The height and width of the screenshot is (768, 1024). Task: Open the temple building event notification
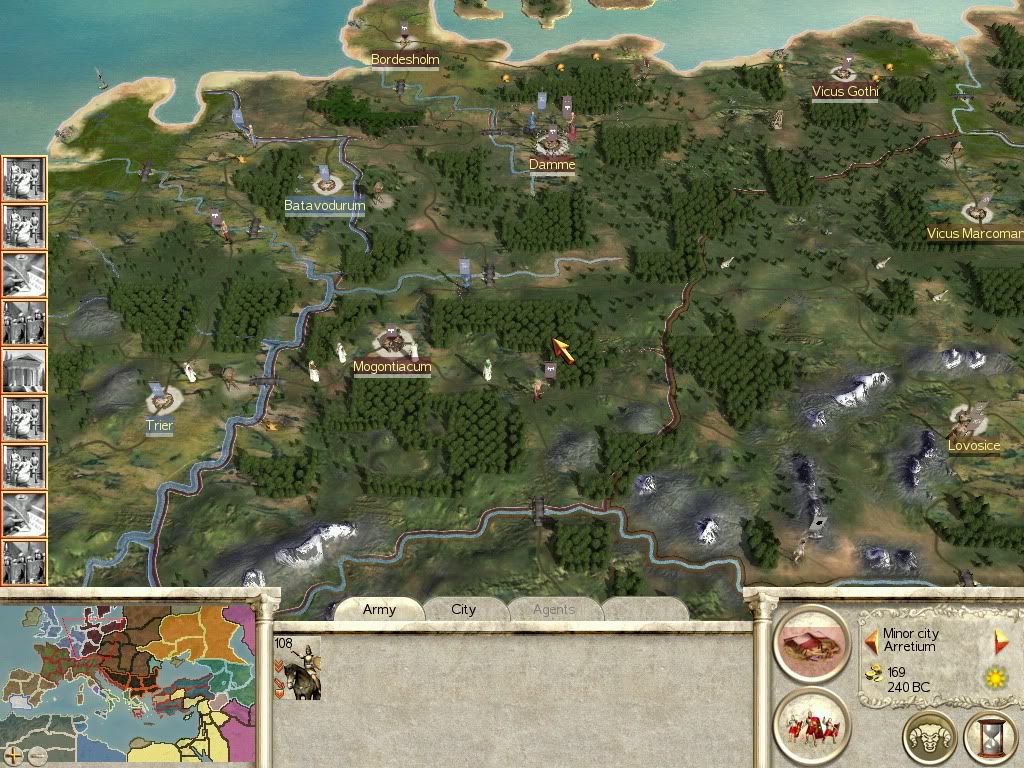(24, 371)
